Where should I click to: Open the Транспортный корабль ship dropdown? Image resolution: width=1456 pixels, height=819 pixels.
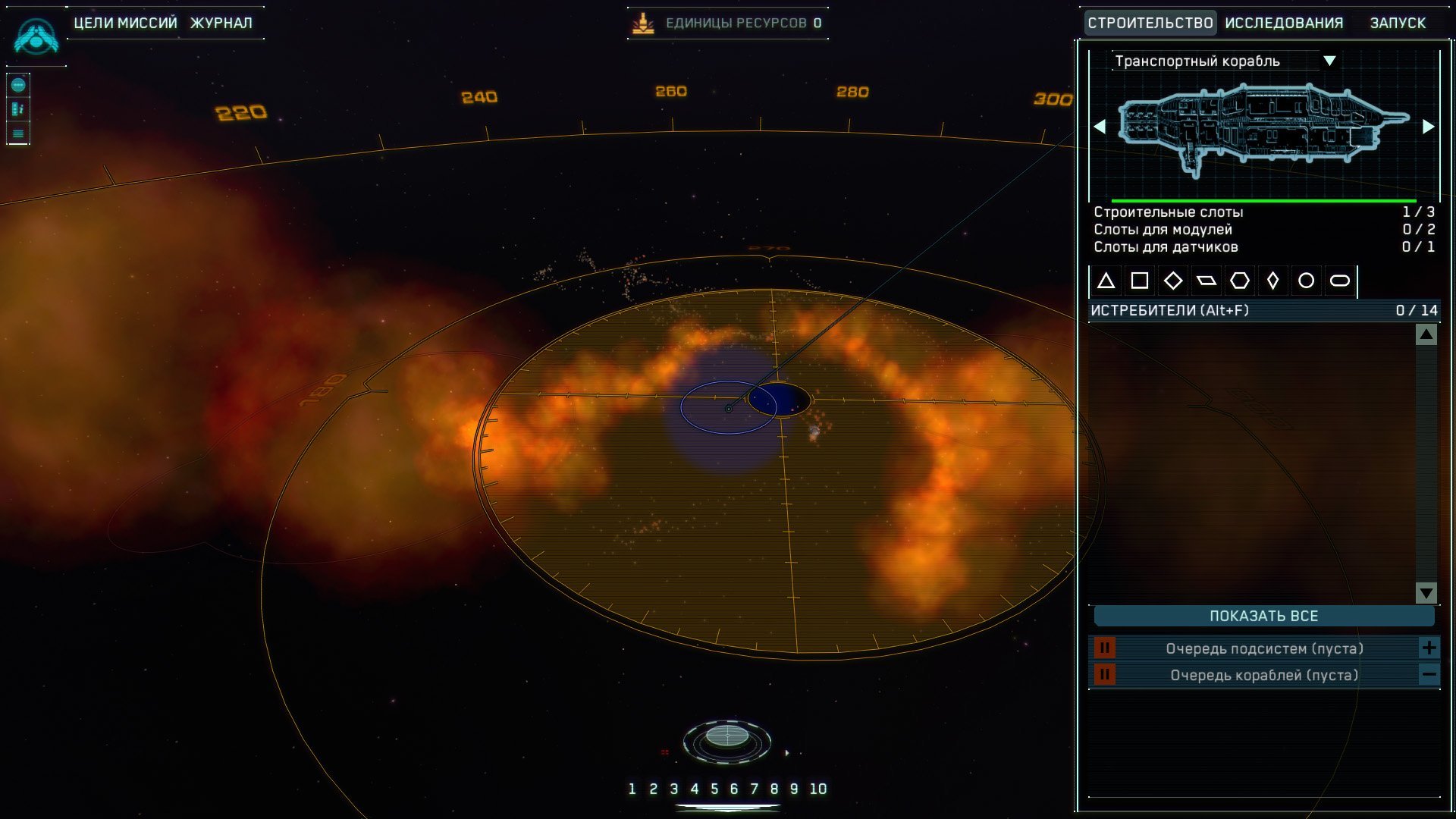click(1329, 61)
